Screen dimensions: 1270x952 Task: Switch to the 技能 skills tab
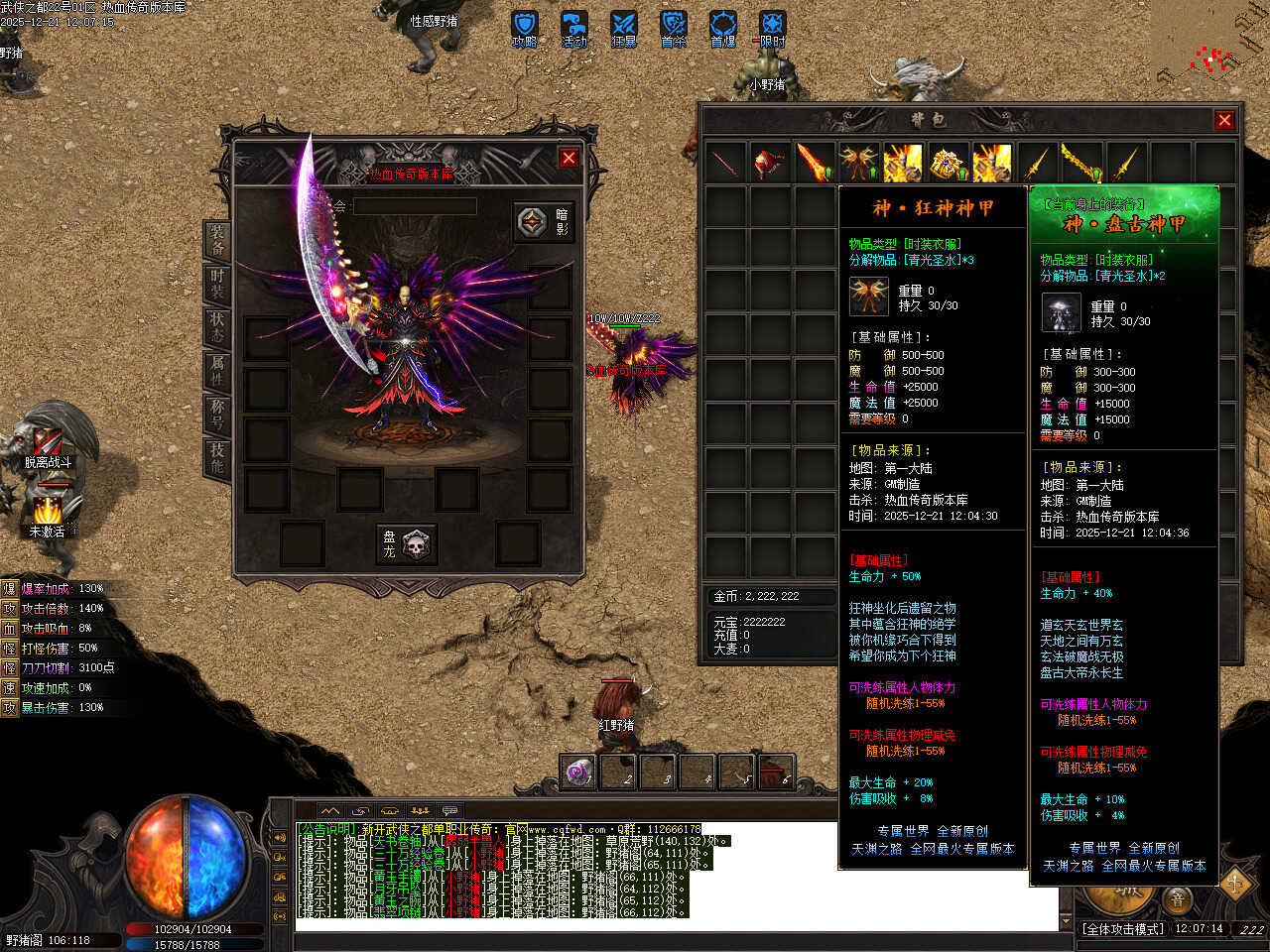217,457
